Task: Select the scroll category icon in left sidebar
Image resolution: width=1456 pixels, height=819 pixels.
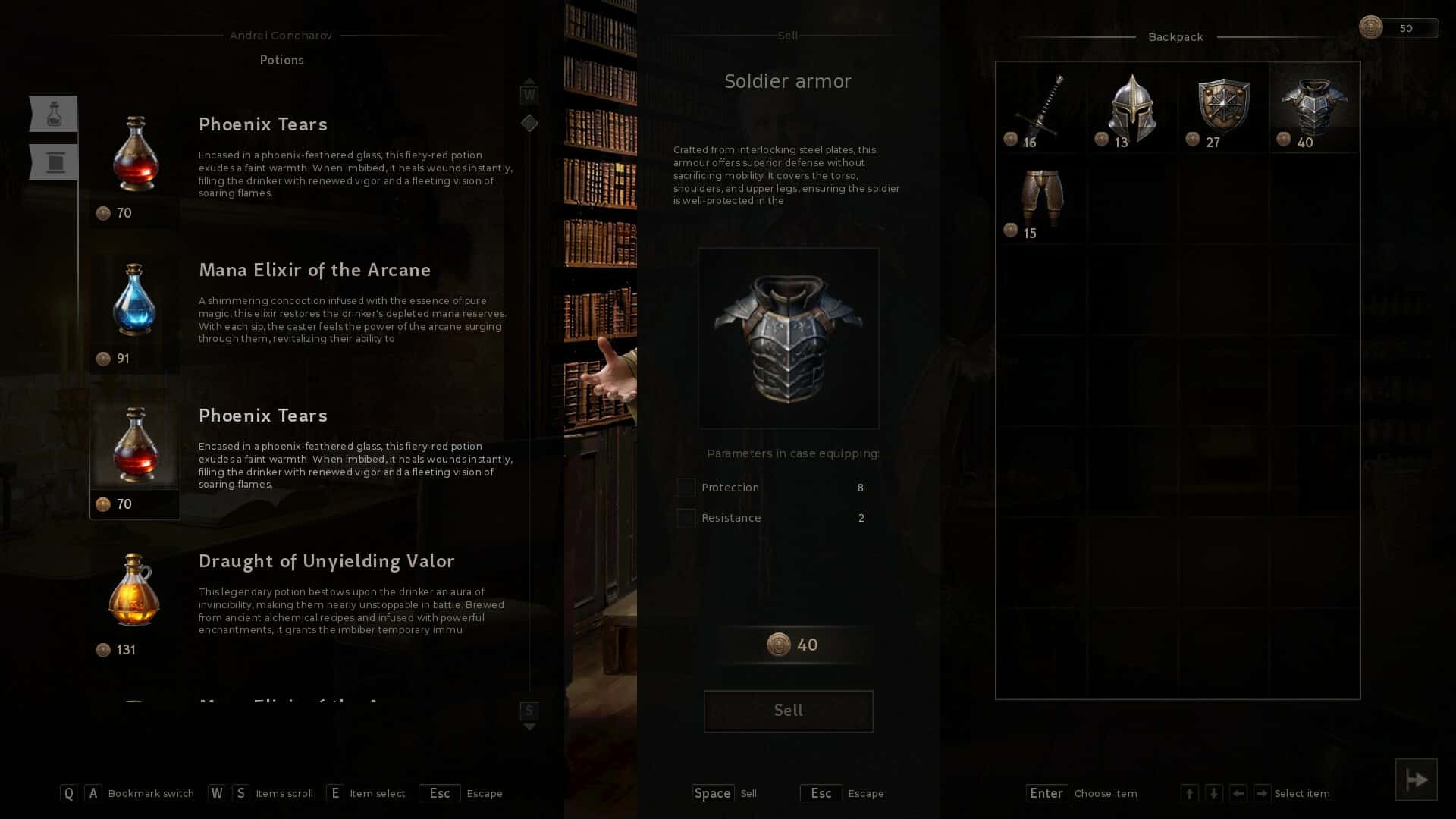Action: 53,162
